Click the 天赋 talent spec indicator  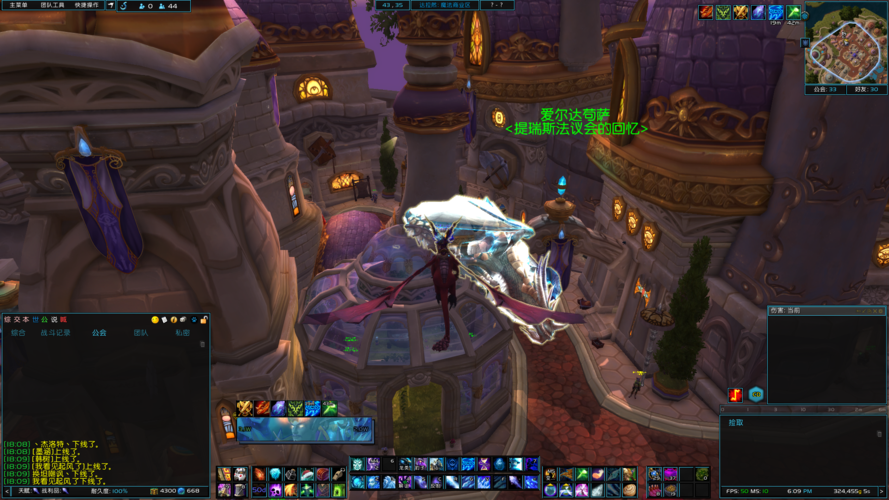click(x=21, y=491)
